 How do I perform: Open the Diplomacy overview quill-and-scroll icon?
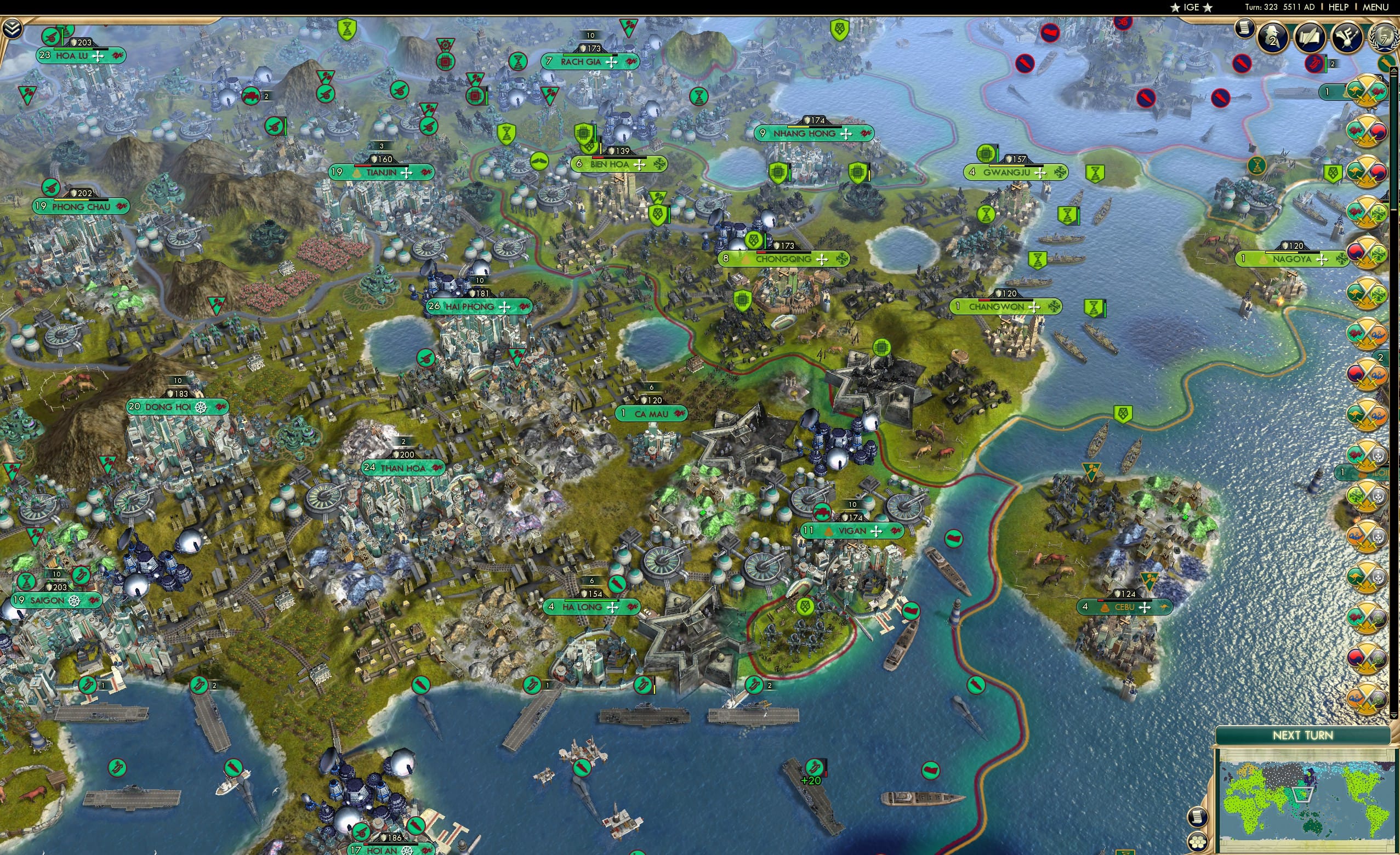pyautogui.click(x=1311, y=38)
